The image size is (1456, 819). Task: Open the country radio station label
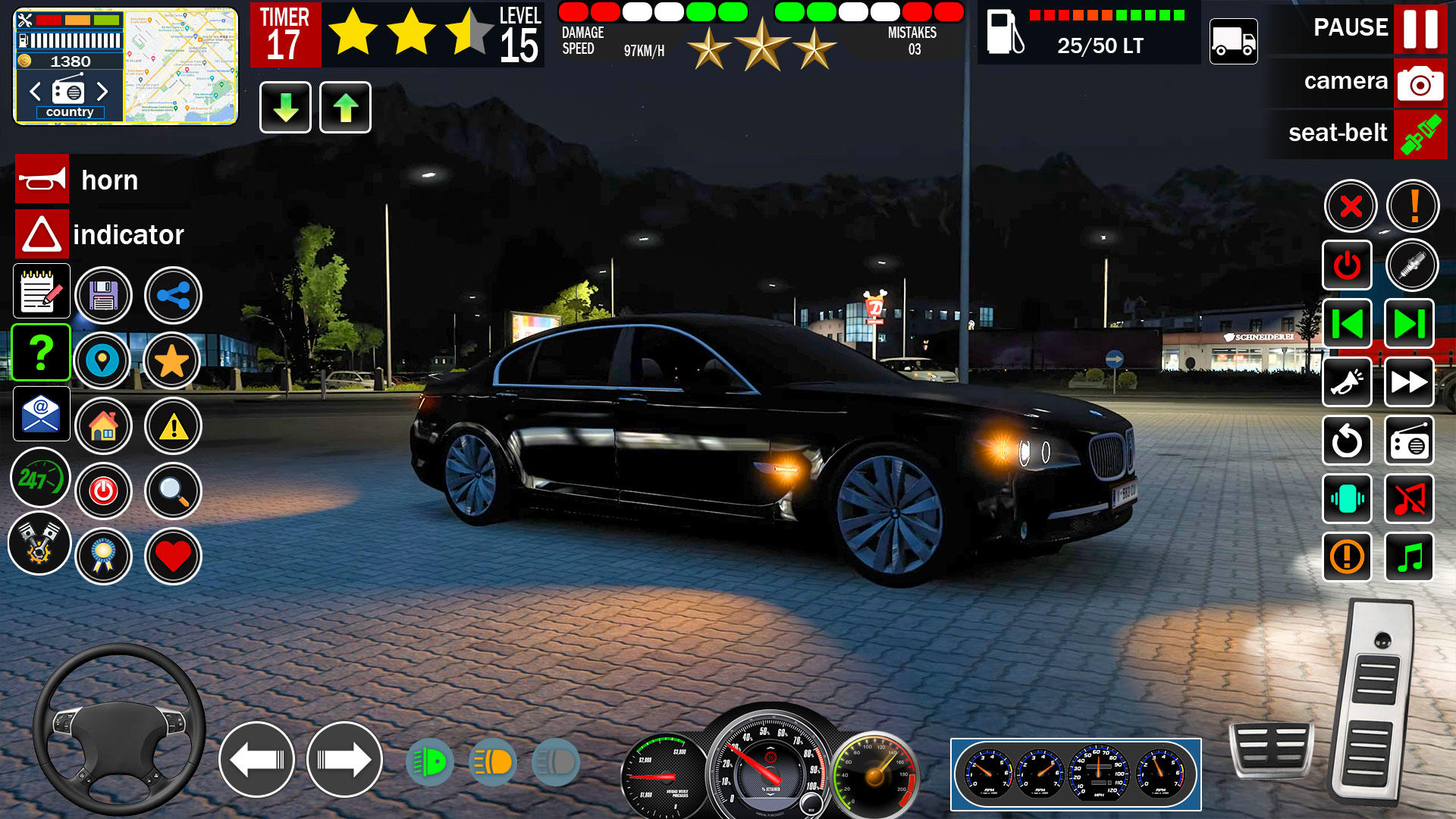71,111
